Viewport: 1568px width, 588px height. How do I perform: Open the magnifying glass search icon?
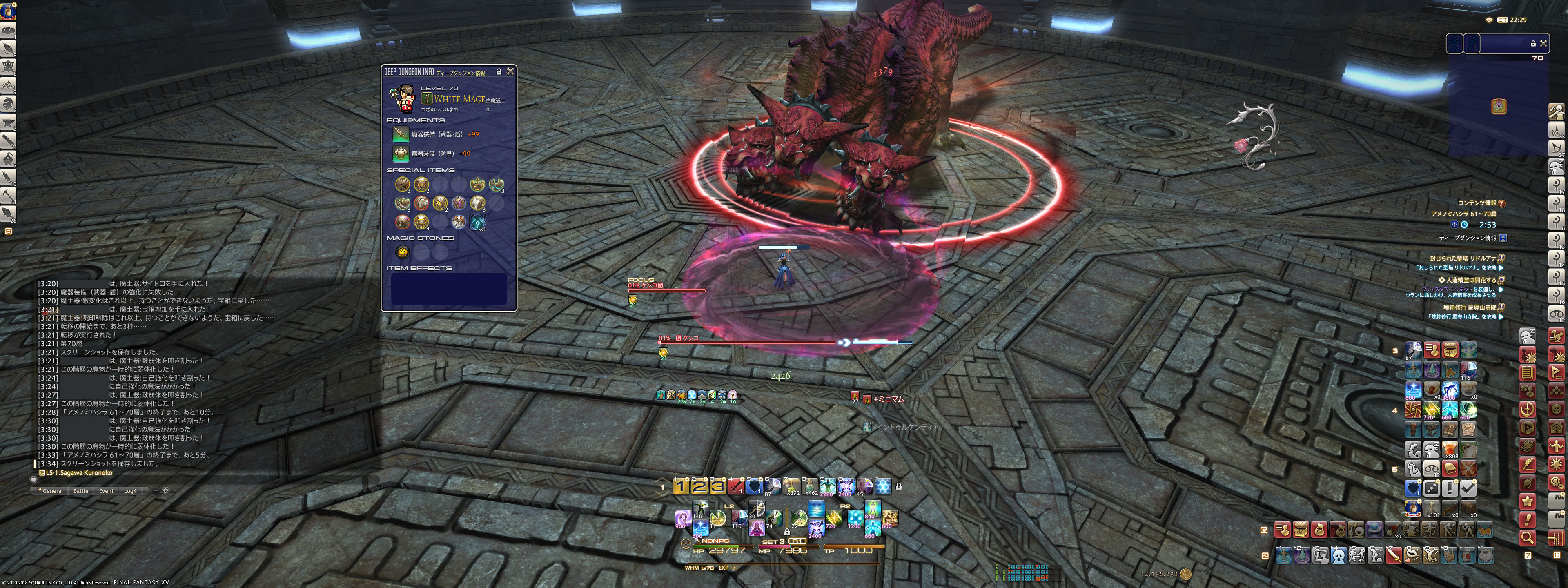click(x=1527, y=537)
